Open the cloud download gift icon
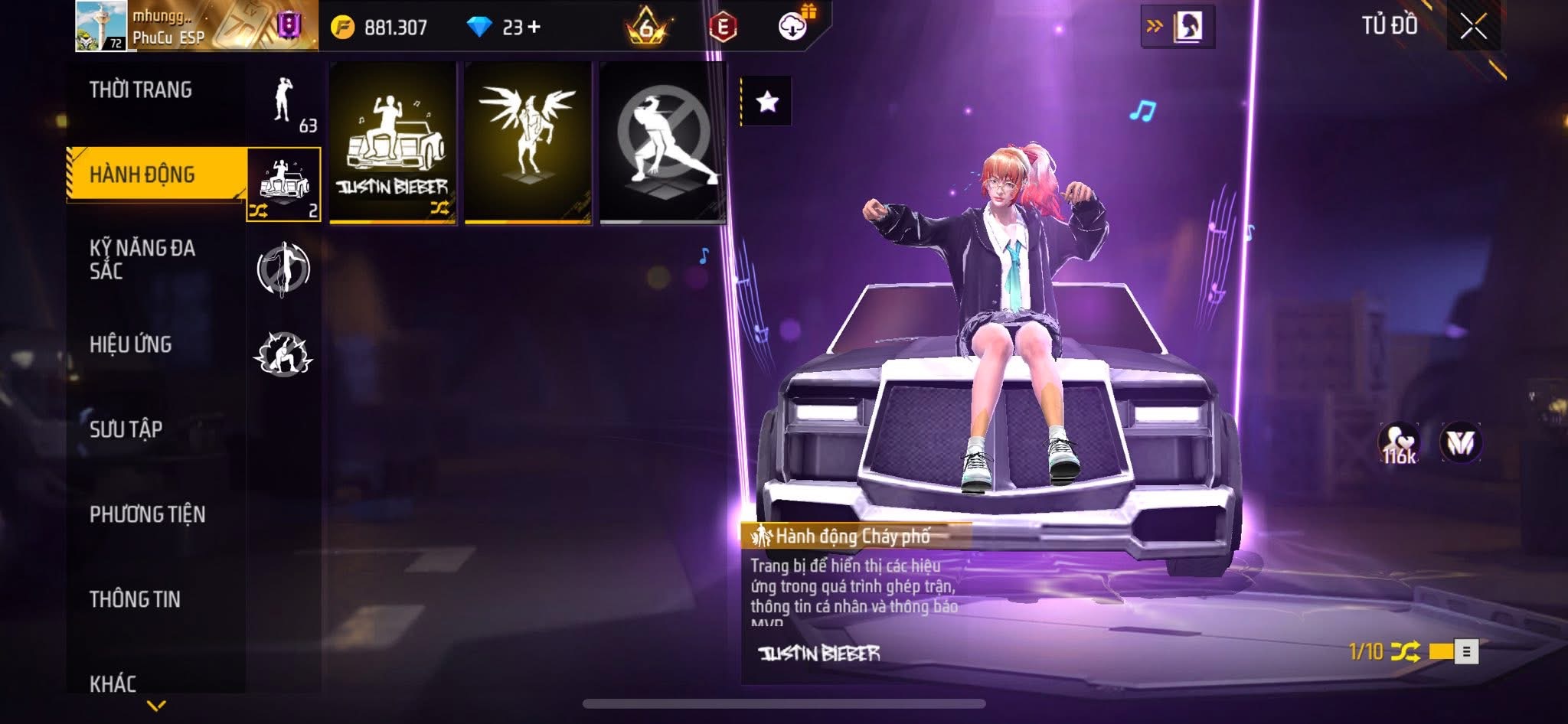The height and width of the screenshot is (724, 1568). click(794, 26)
